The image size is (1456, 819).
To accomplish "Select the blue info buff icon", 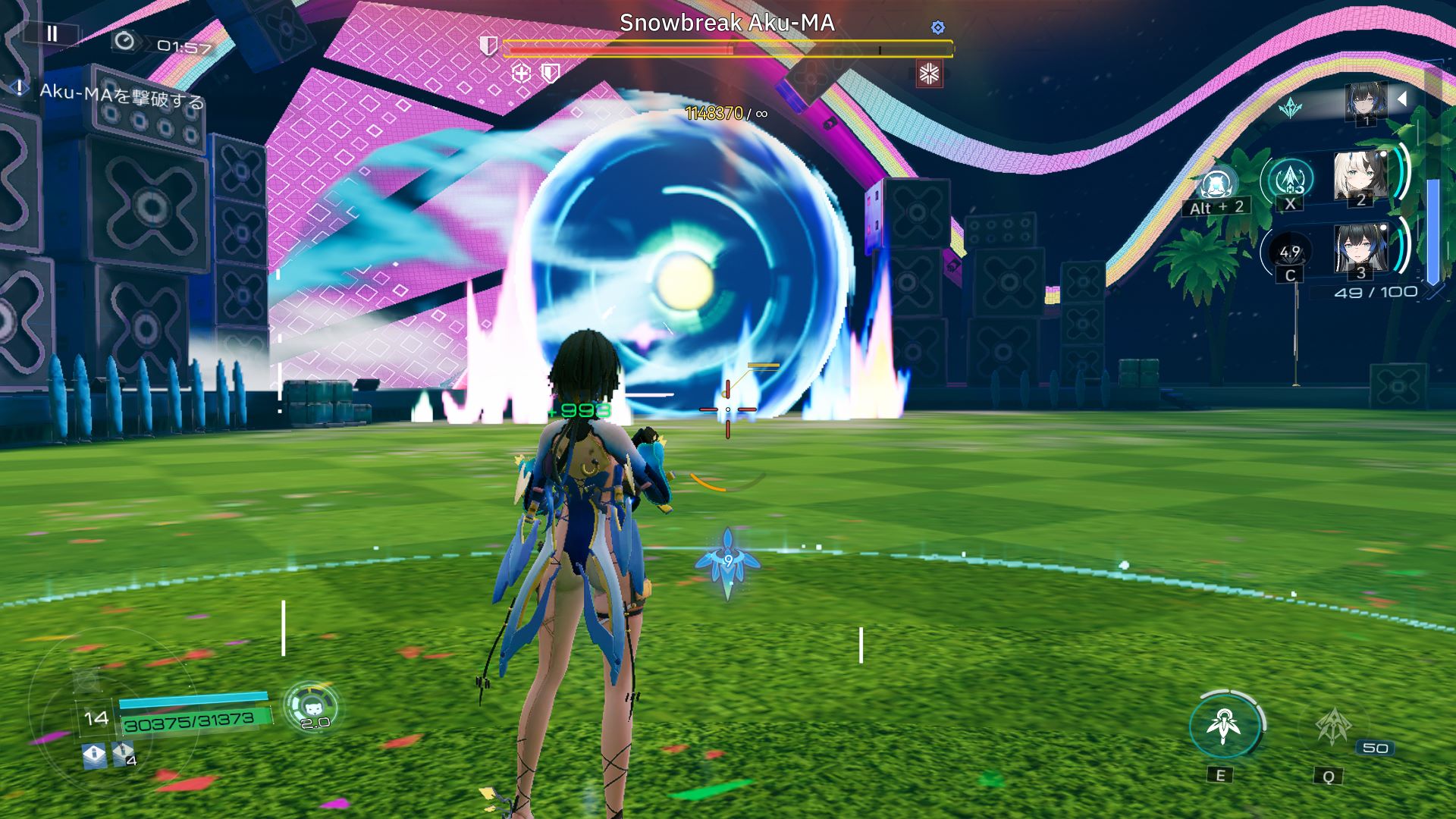I will (x=94, y=755).
